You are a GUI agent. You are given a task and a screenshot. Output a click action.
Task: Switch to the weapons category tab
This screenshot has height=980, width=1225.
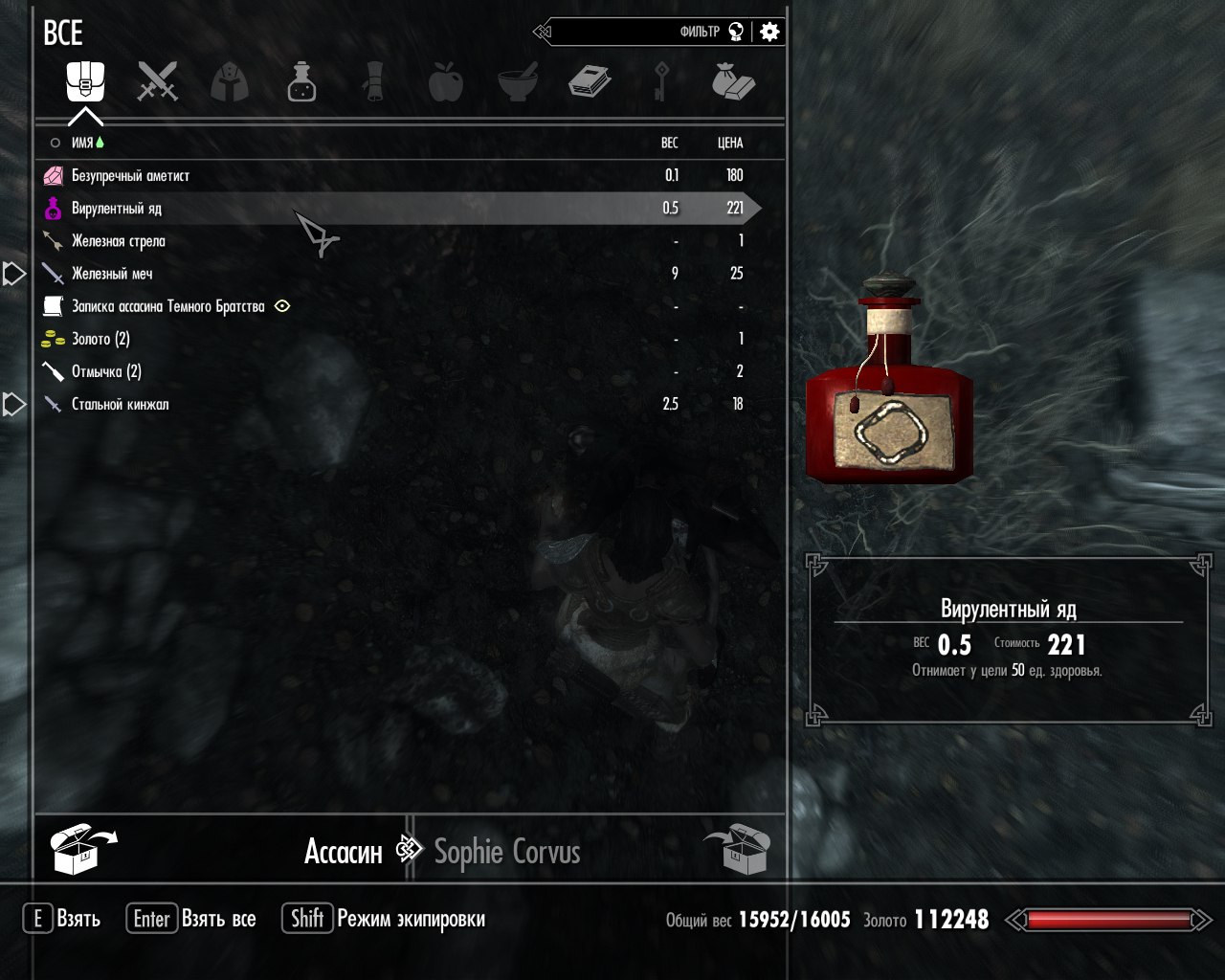pyautogui.click(x=158, y=81)
